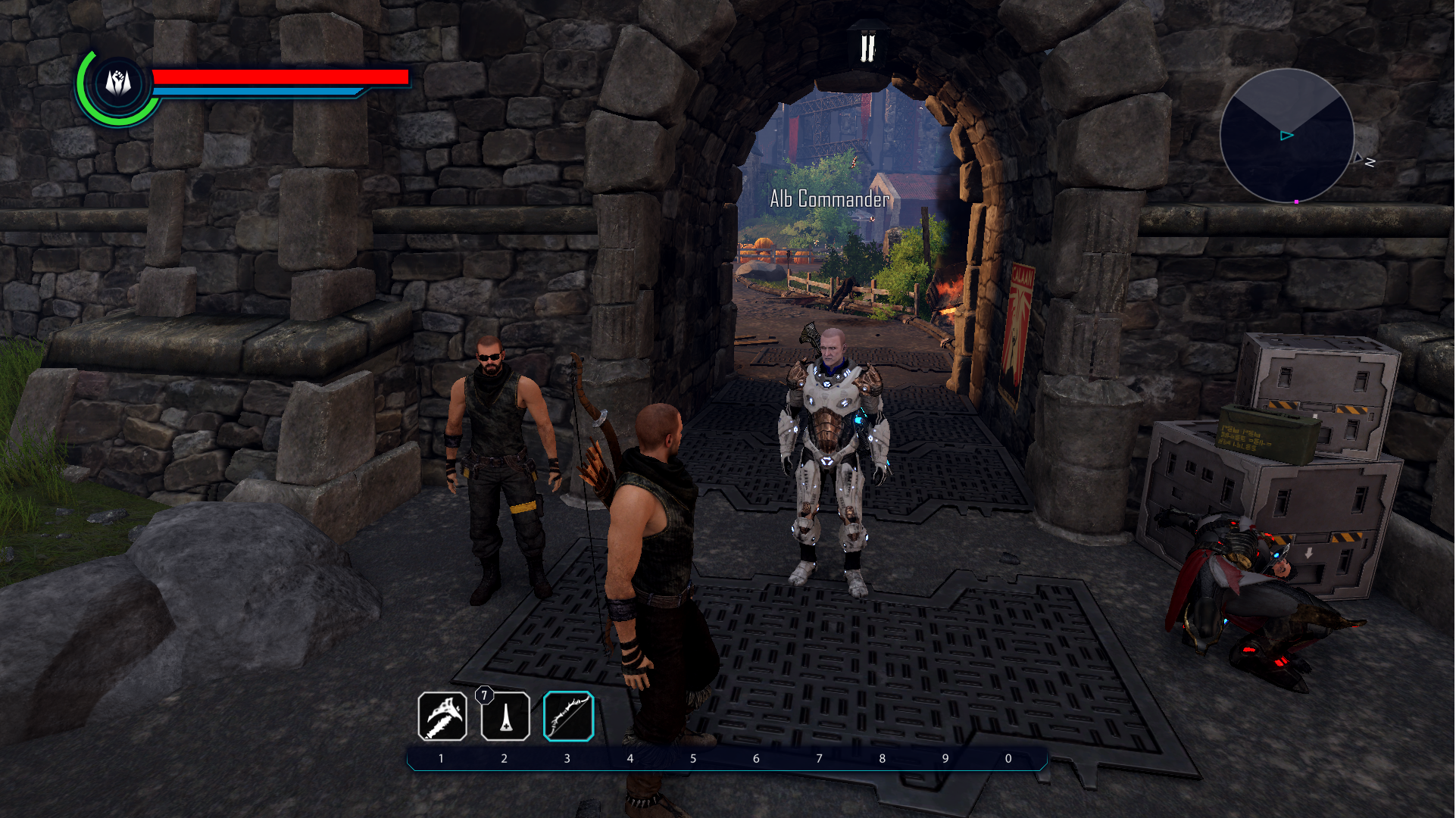This screenshot has height=818, width=1456.
Task: Click the circular minimap
Action: (1286, 136)
